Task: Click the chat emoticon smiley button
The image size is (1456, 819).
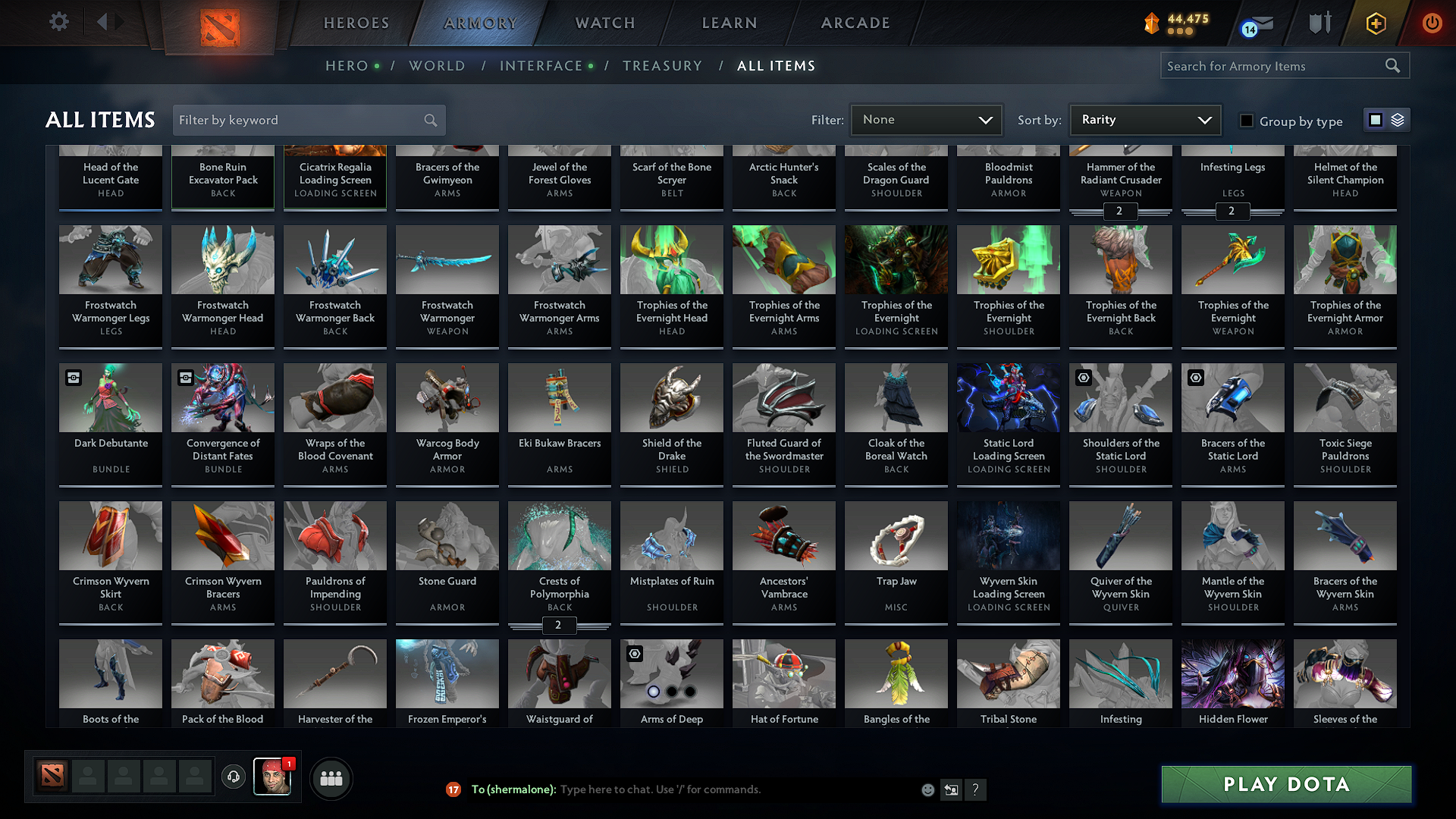Action: coord(927,789)
